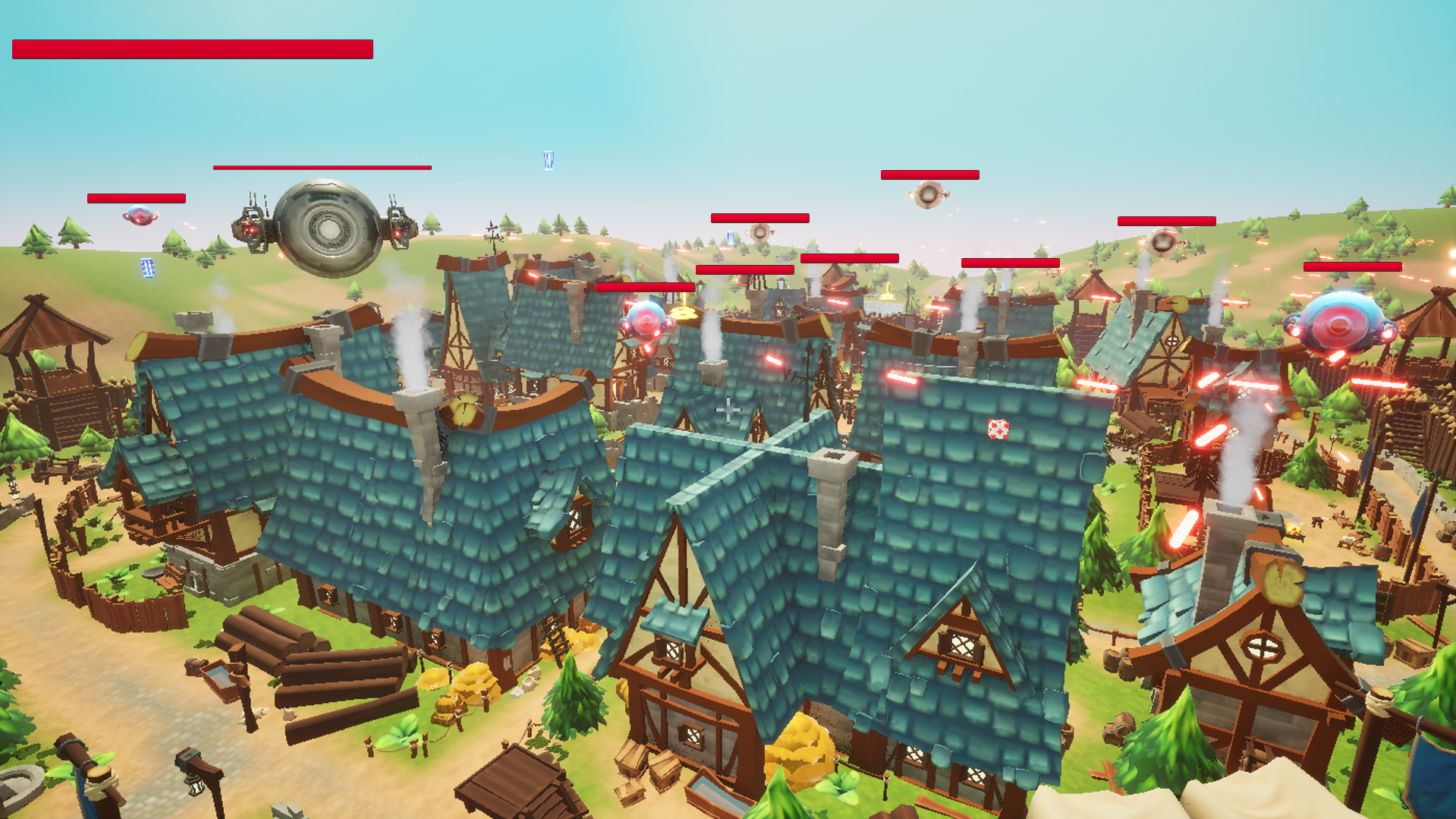Target the drone below the smaller top-right bar
This screenshot has width=1456, height=819.
pos(1162,241)
